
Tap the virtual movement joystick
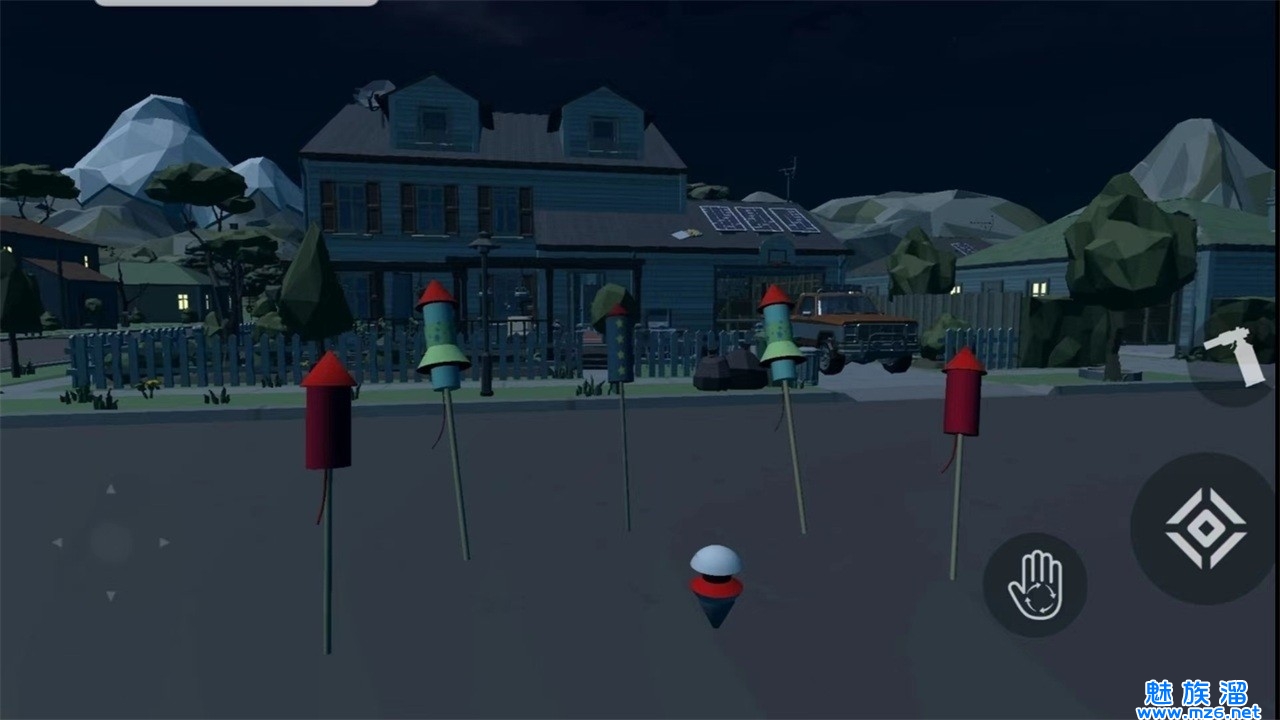(x=110, y=542)
